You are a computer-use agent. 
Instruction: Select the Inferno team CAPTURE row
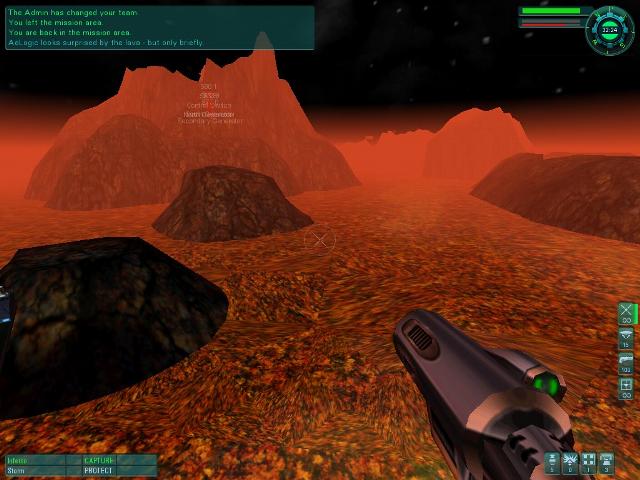click(80, 460)
